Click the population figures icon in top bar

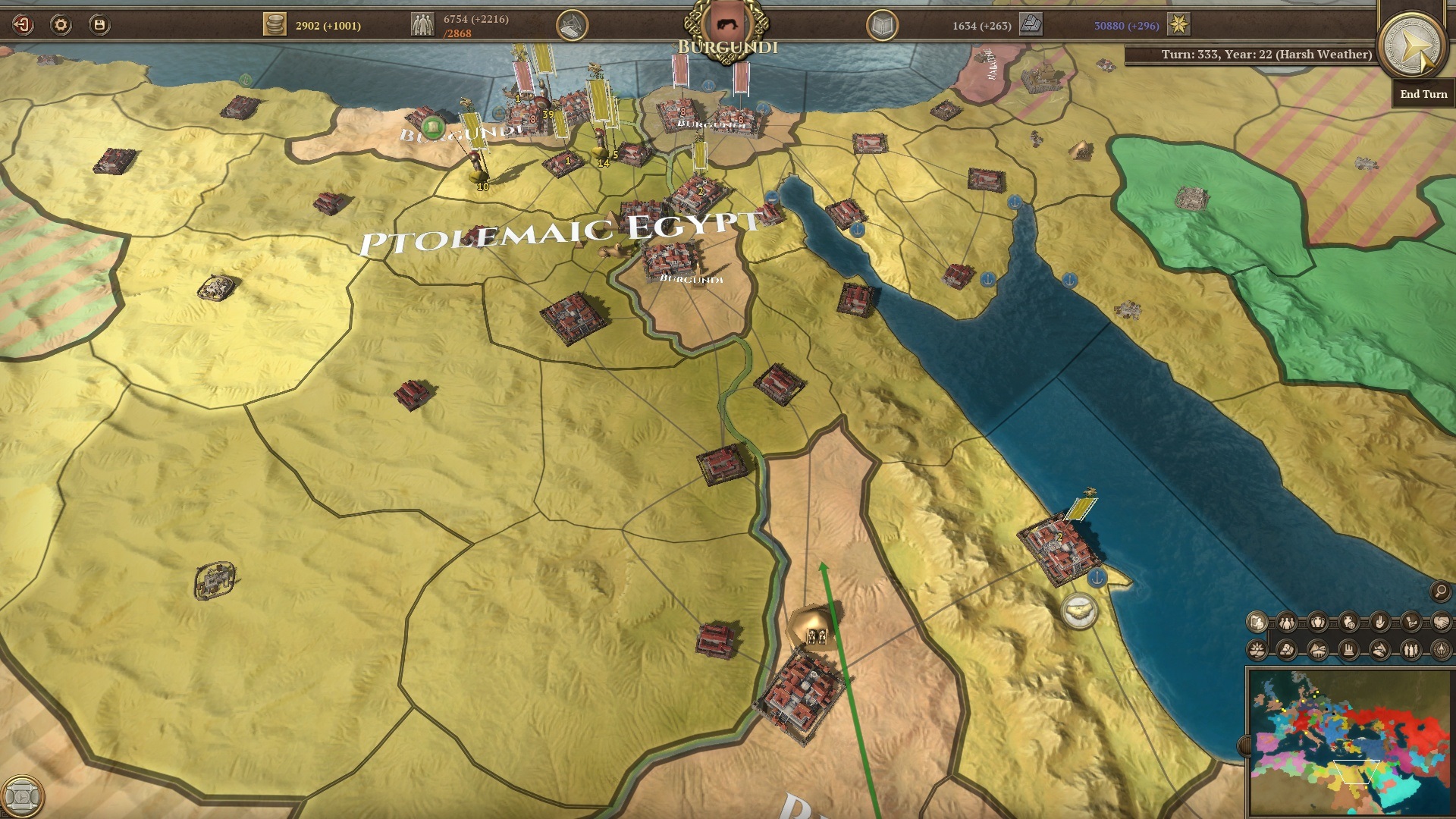(x=425, y=23)
